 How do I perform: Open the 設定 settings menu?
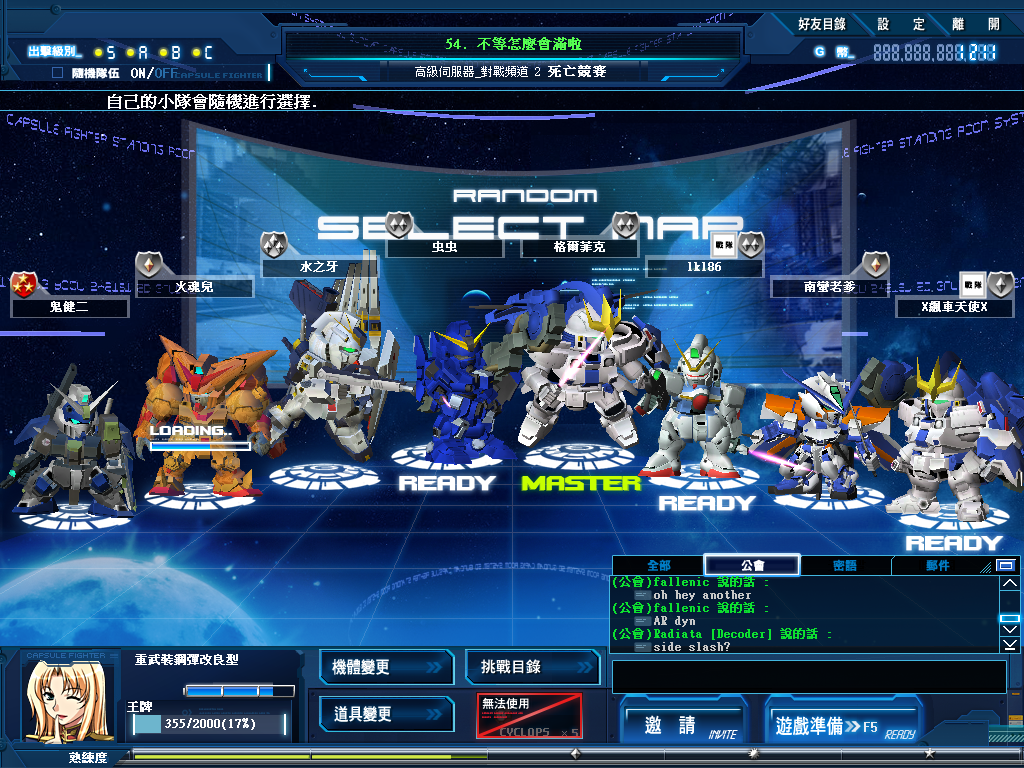[896, 24]
